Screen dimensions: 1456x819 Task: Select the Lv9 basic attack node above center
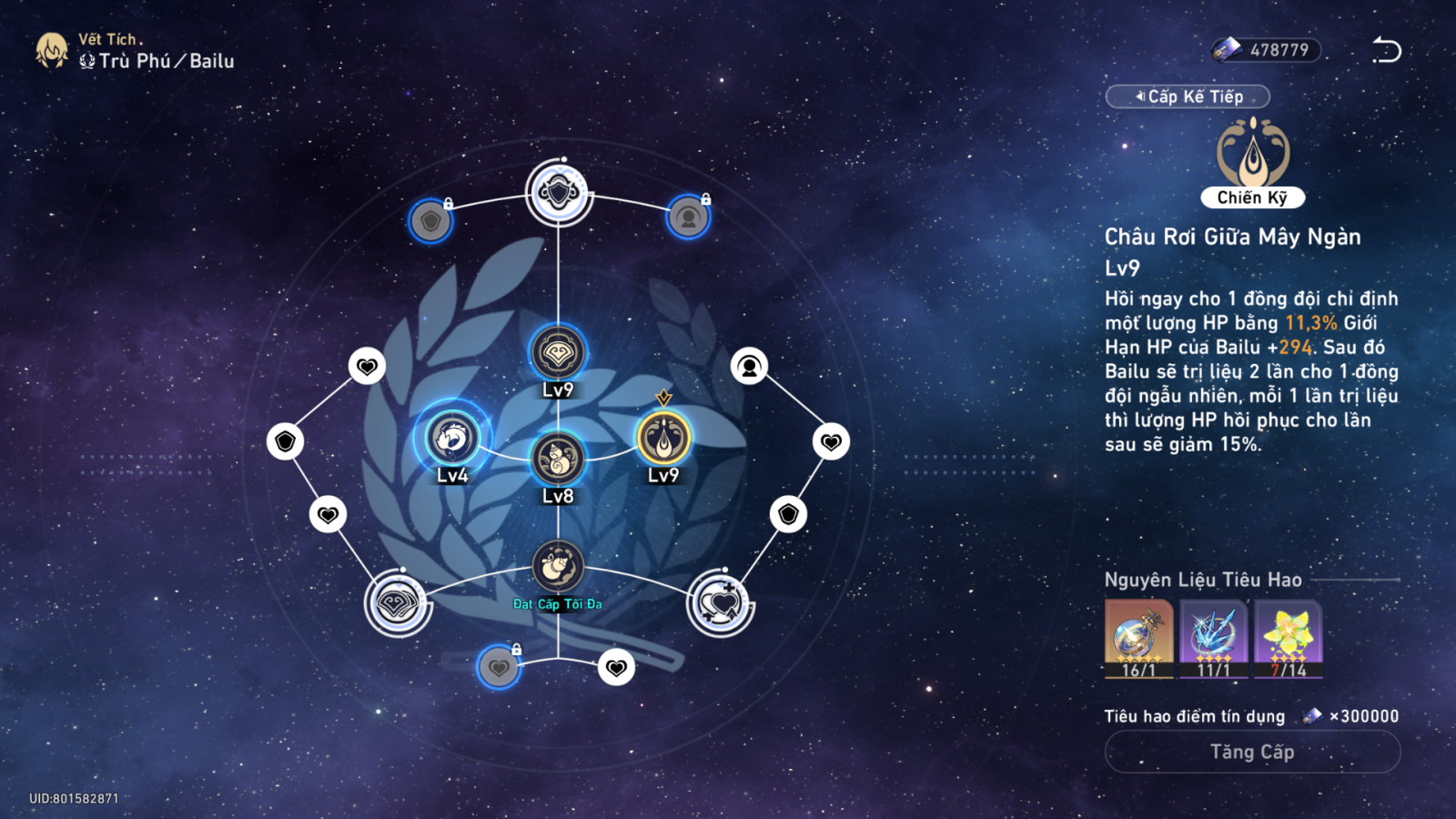(558, 352)
